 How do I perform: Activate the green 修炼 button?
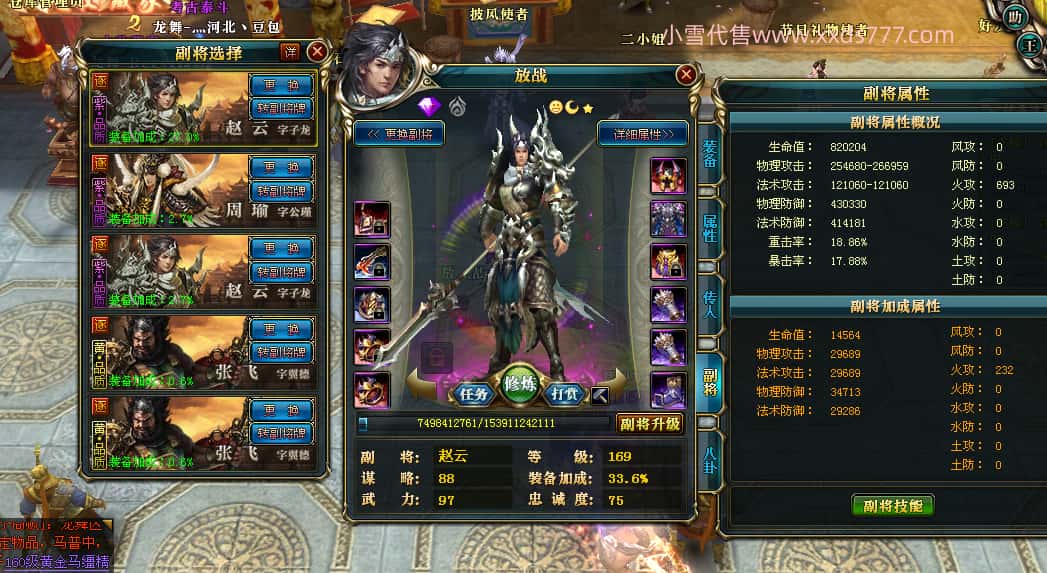coord(520,385)
